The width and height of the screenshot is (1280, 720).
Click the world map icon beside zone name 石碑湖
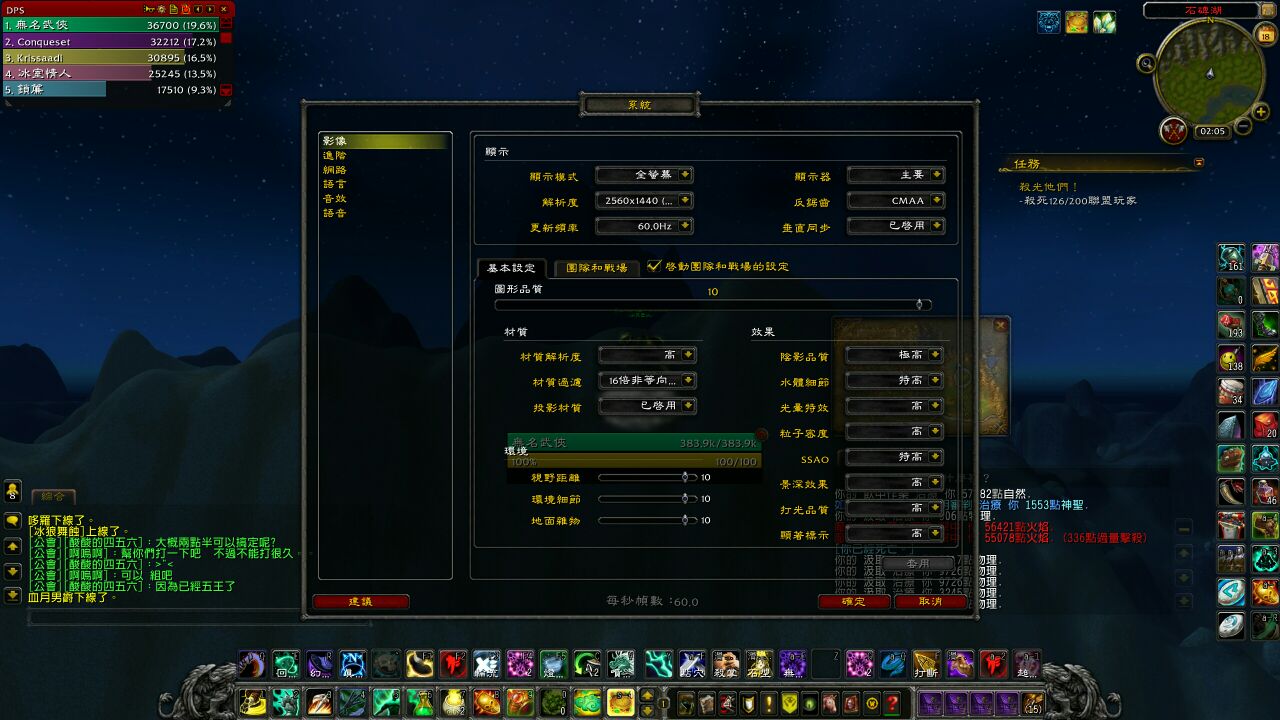[1267, 11]
